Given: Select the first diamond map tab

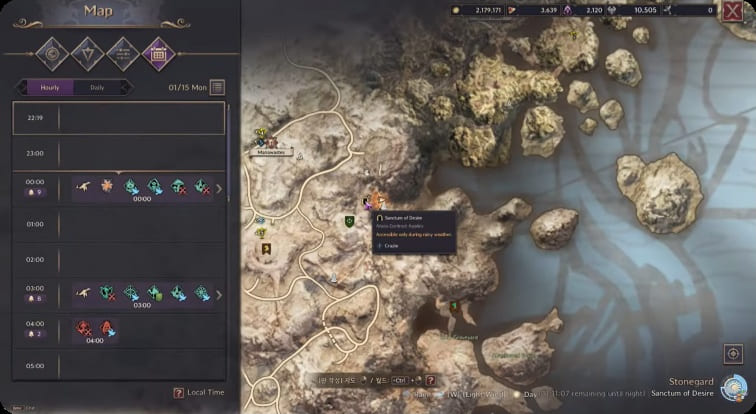Looking at the screenshot, I should pyautogui.click(x=51, y=51).
